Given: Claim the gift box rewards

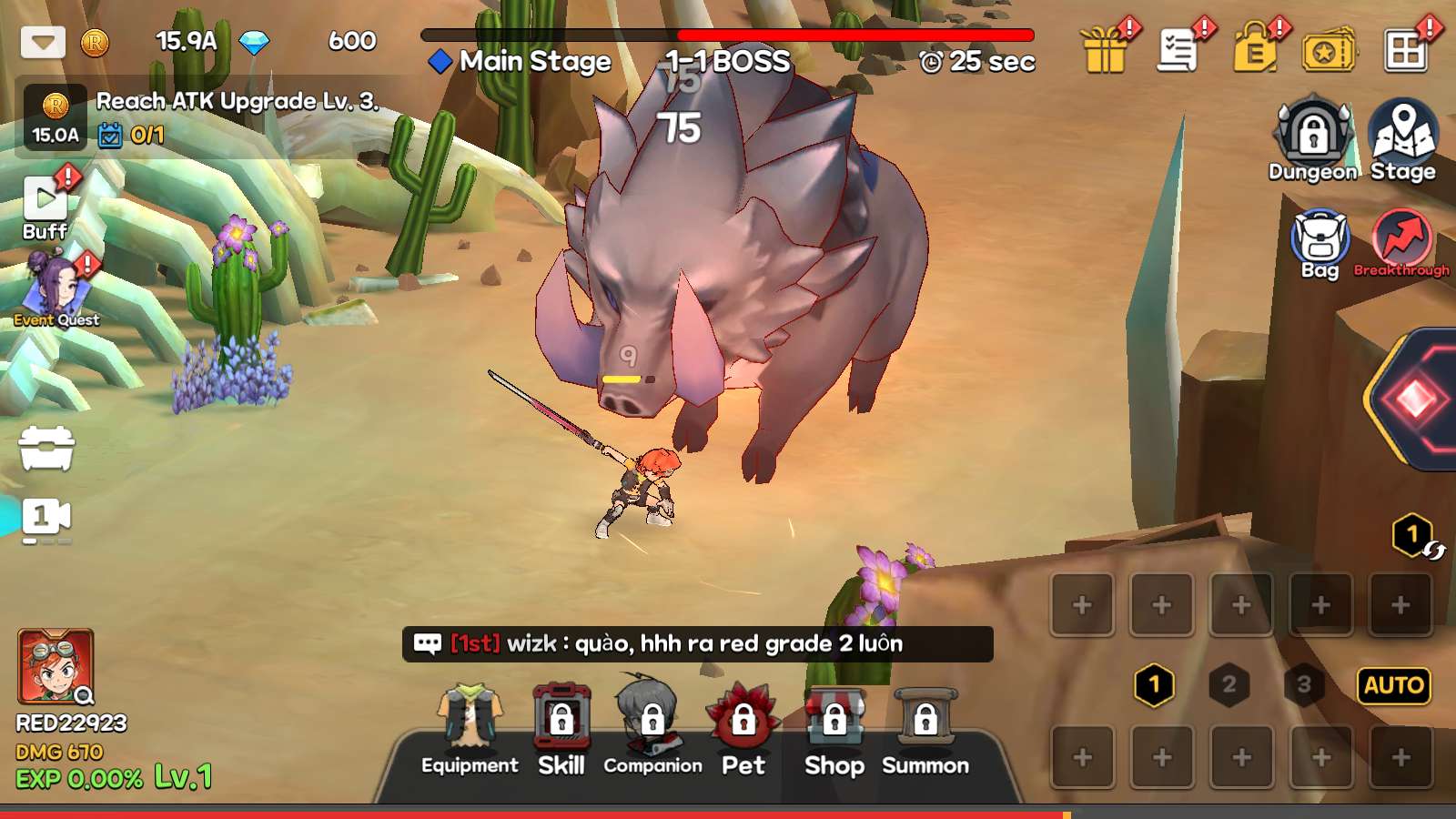Looking at the screenshot, I should [1105, 50].
